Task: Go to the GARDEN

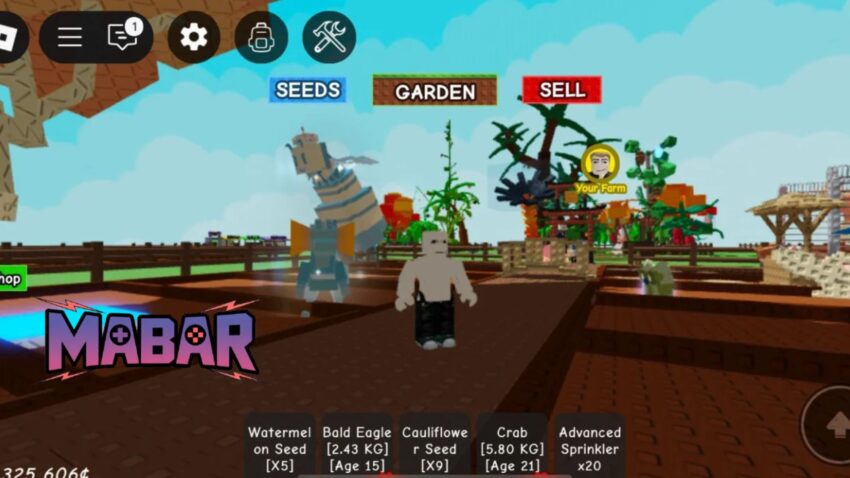Action: coord(435,91)
